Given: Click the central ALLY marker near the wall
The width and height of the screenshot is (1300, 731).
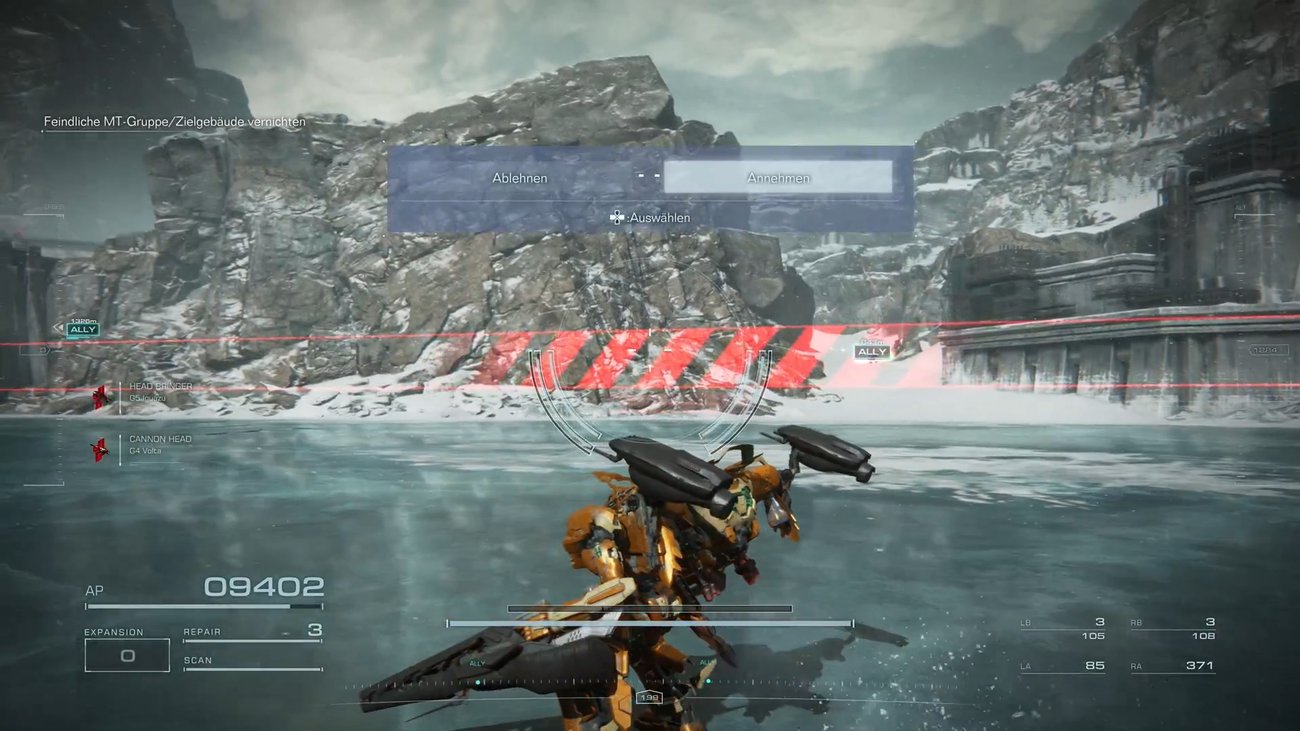Looking at the screenshot, I should click(x=871, y=351).
